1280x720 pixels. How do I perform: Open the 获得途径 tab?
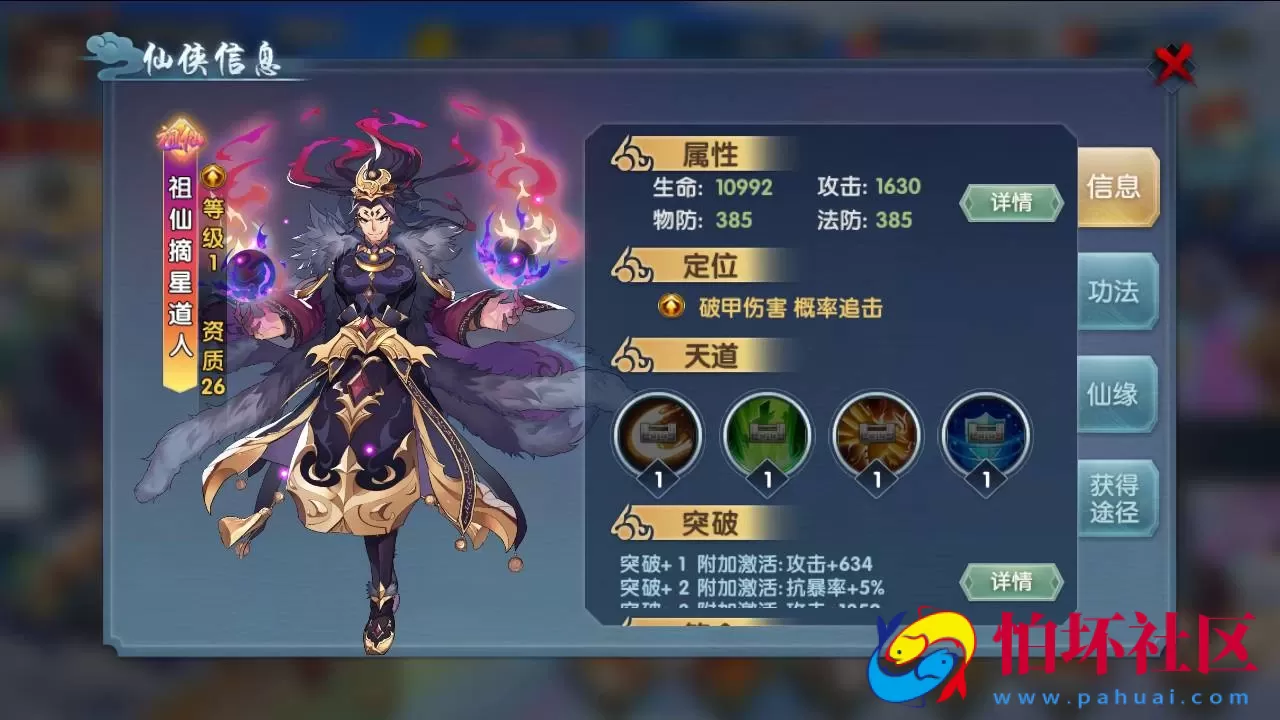(1117, 495)
